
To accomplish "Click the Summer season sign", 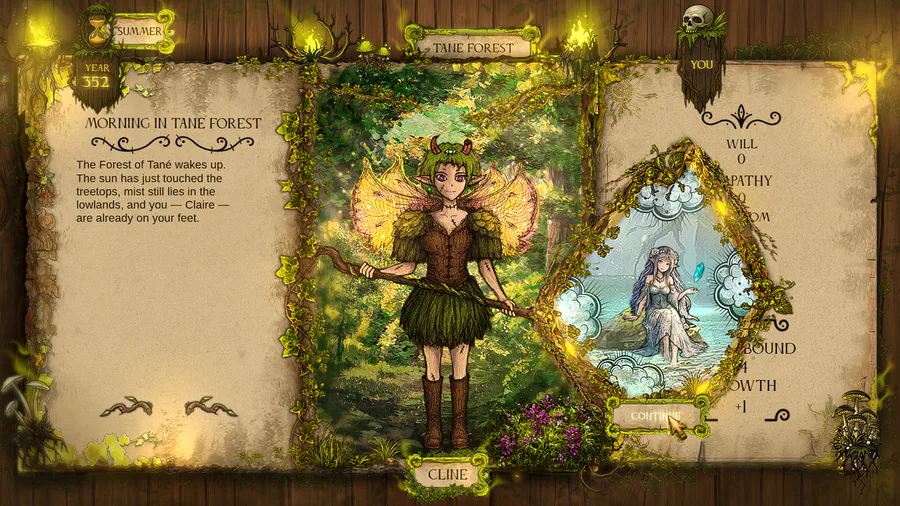I will pyautogui.click(x=139, y=31).
